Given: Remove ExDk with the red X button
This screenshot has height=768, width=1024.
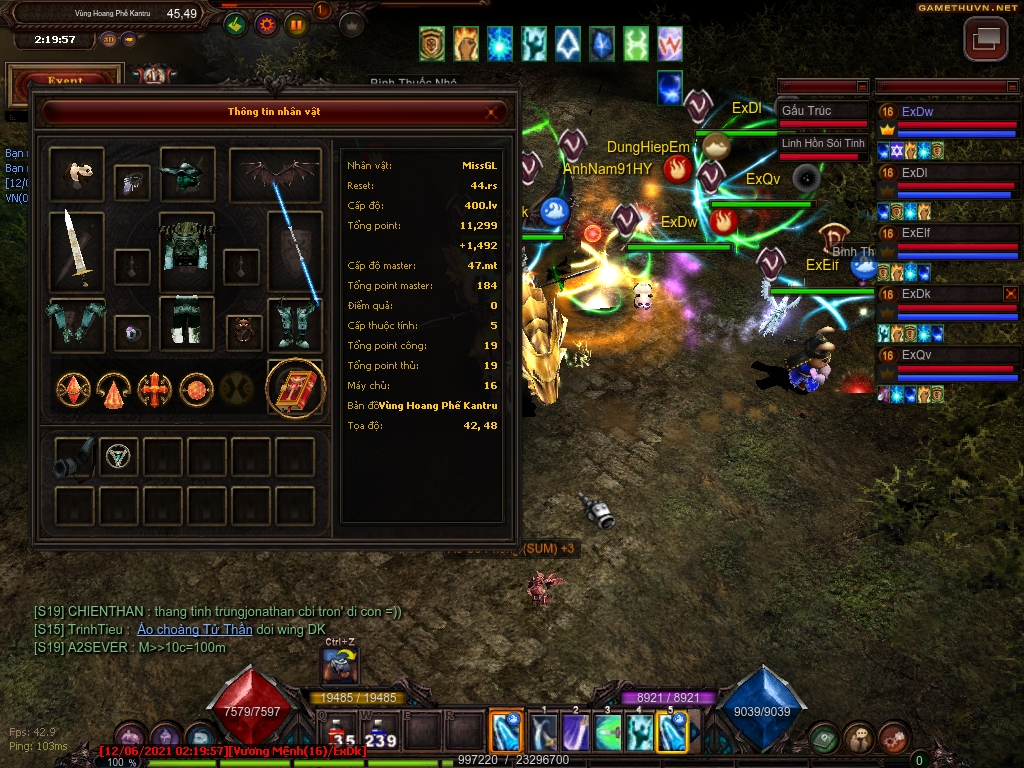Looking at the screenshot, I should pos(1011,294).
